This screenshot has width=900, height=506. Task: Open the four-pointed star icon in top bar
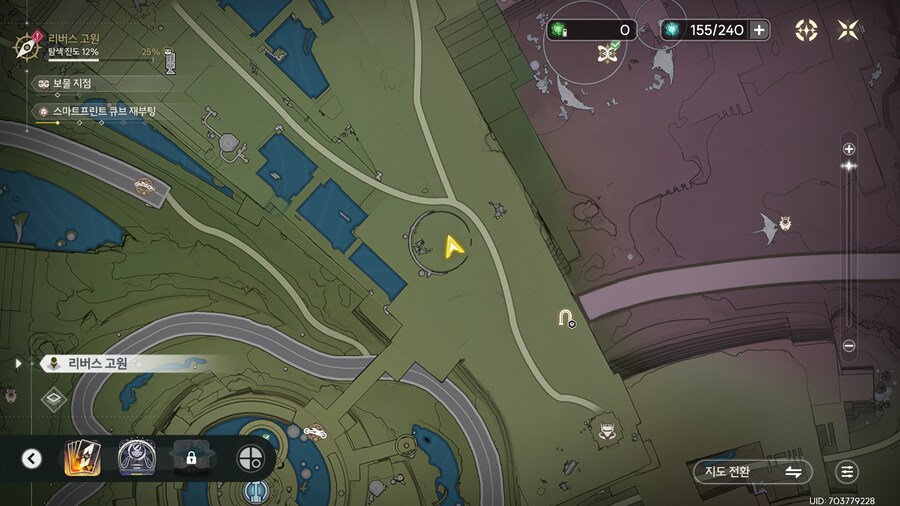806,30
